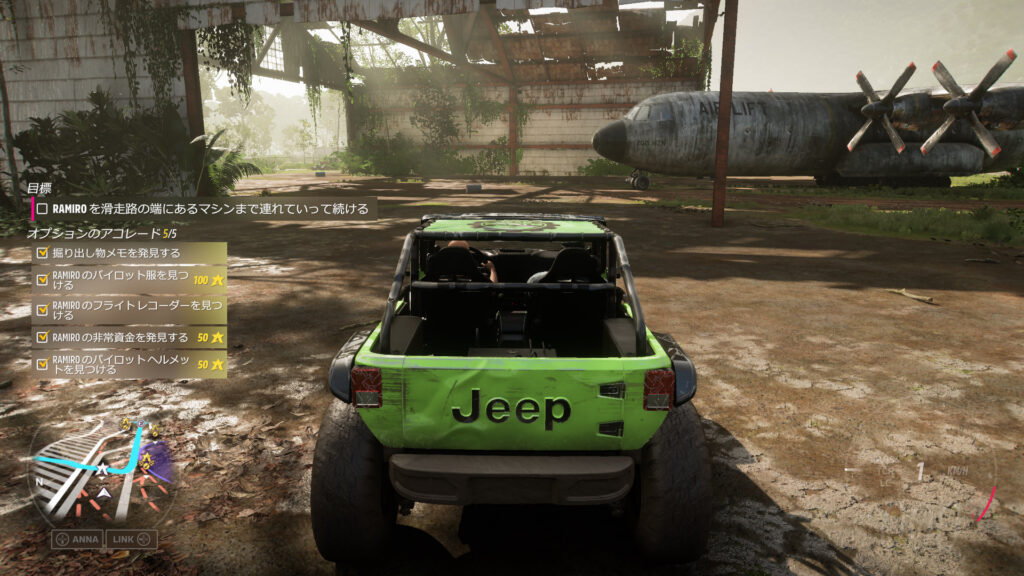Click the 掘り出し物メモを発見する accolade row
Image resolution: width=1024 pixels, height=576 pixels.
pyautogui.click(x=130, y=253)
